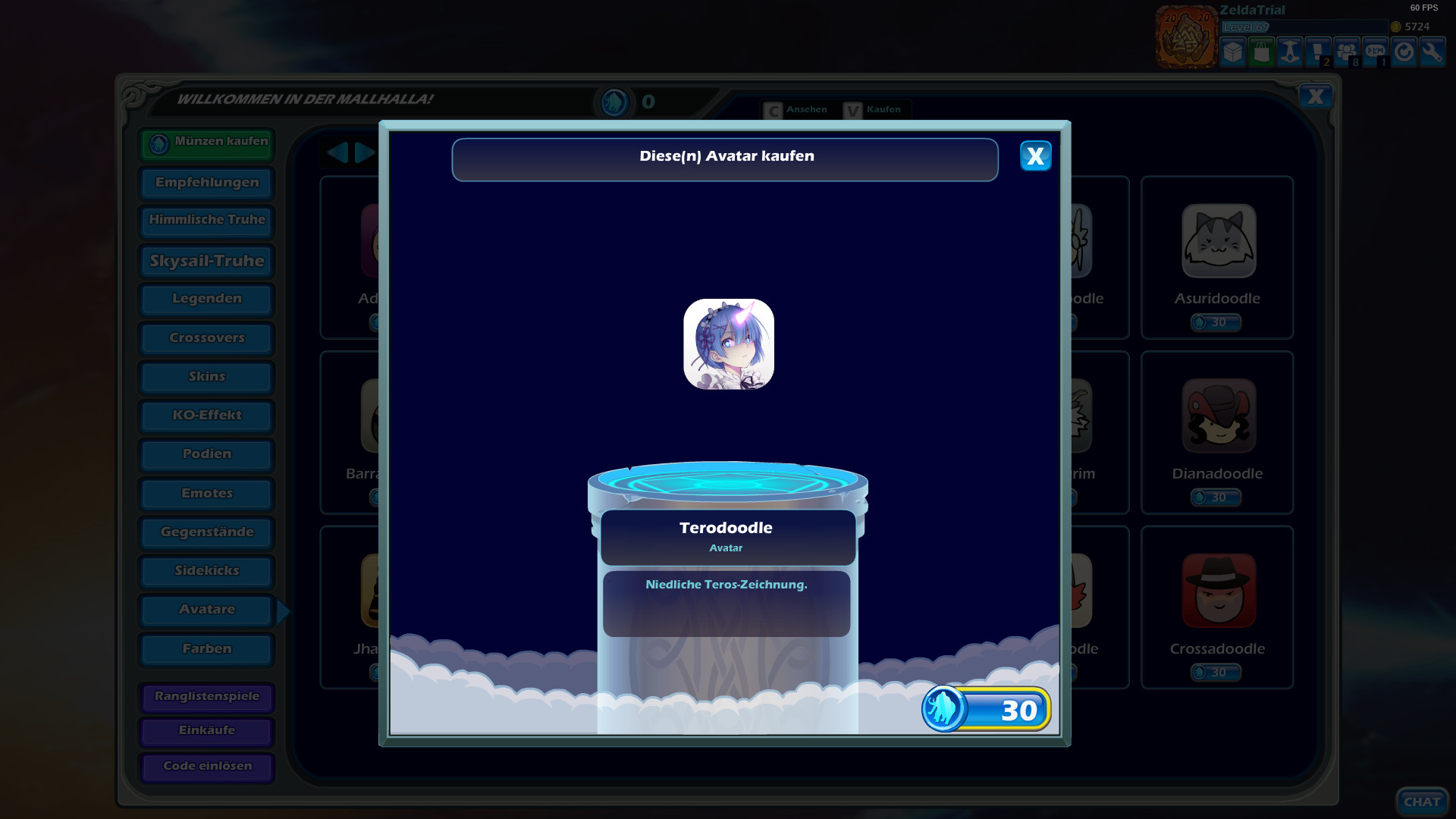Image resolution: width=1456 pixels, height=819 pixels.
Task: Open the inventory box icon
Action: (1232, 52)
